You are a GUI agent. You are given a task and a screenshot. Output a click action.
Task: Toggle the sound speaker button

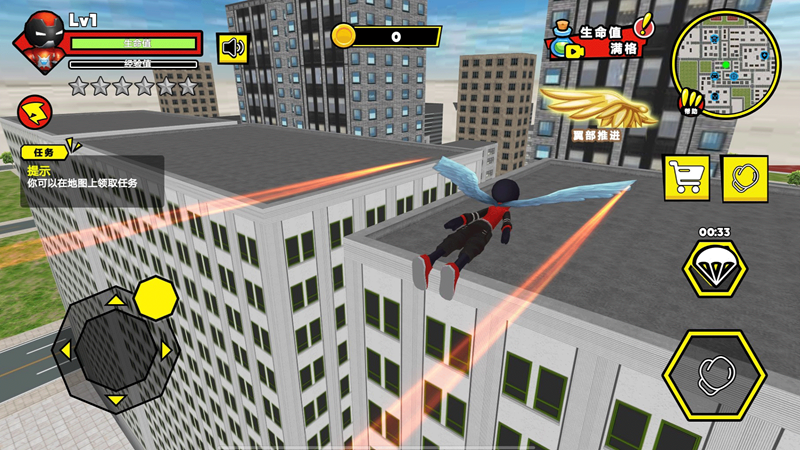tap(232, 47)
